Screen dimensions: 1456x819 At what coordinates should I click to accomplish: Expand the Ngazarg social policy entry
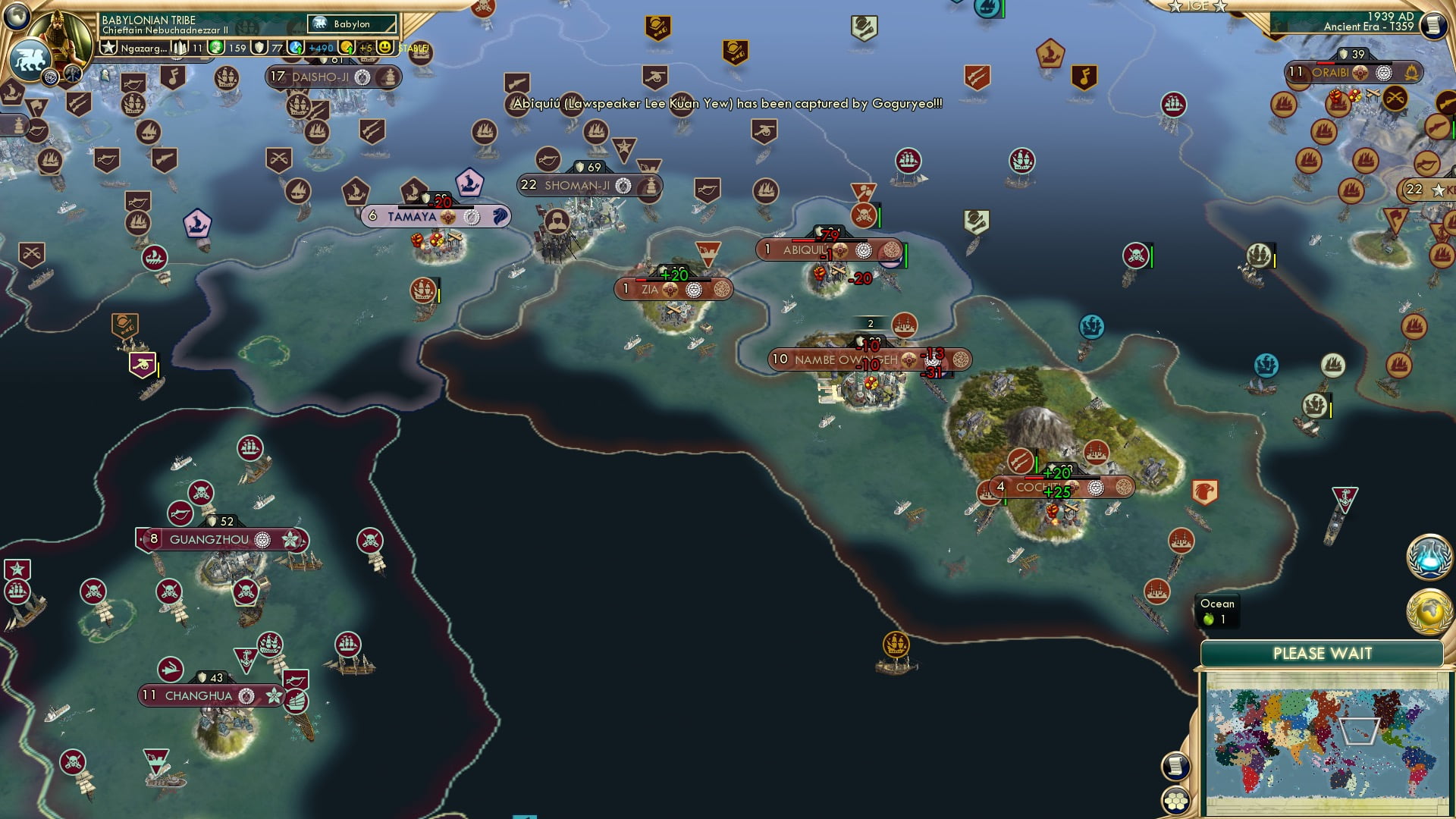tap(143, 48)
